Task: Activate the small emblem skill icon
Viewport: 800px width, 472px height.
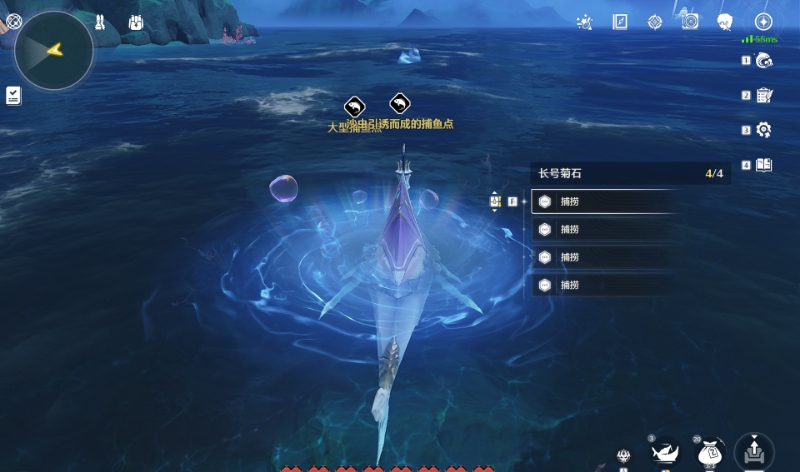Action: pos(624,457)
